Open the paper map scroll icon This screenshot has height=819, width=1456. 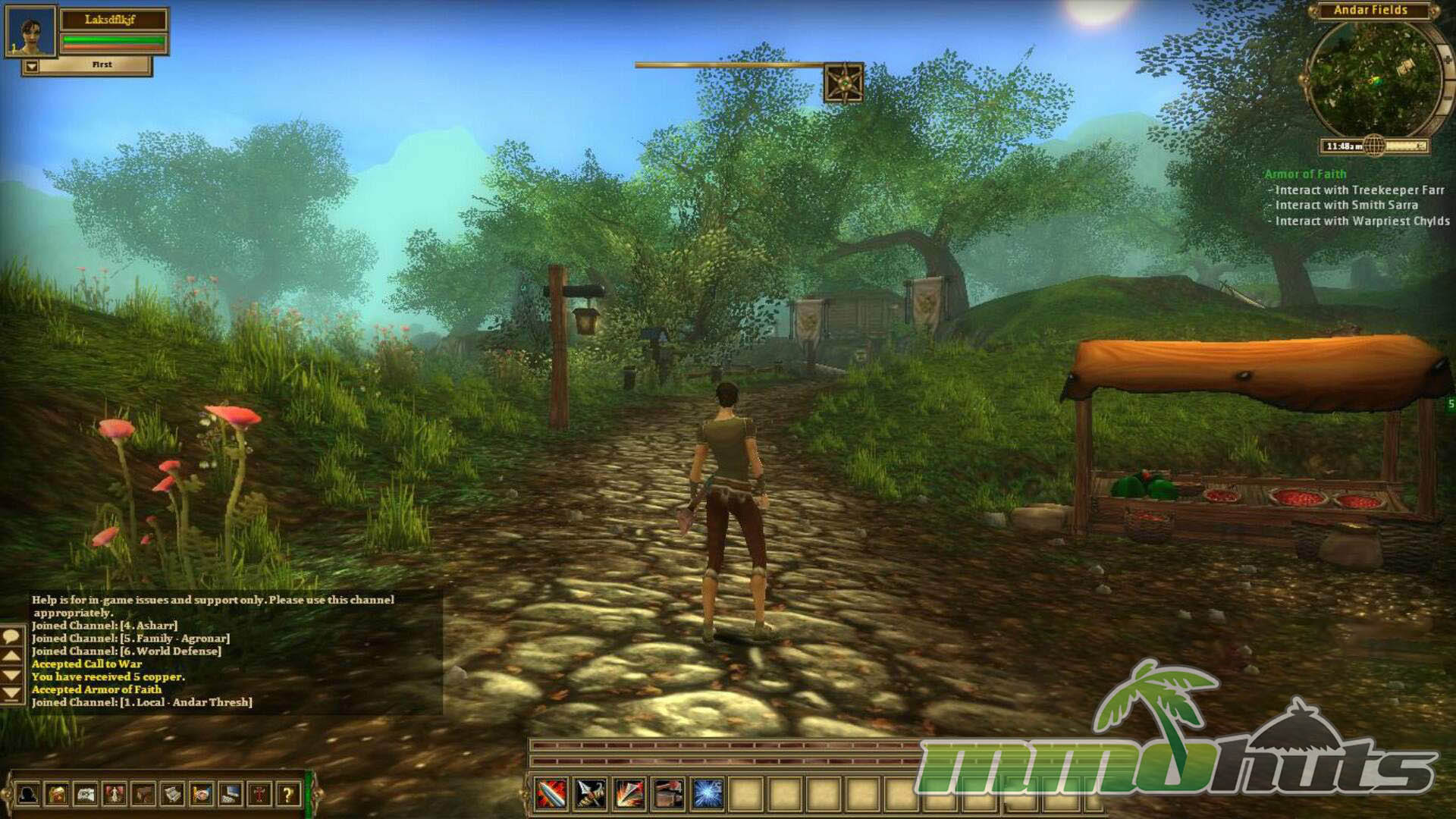[x=86, y=795]
